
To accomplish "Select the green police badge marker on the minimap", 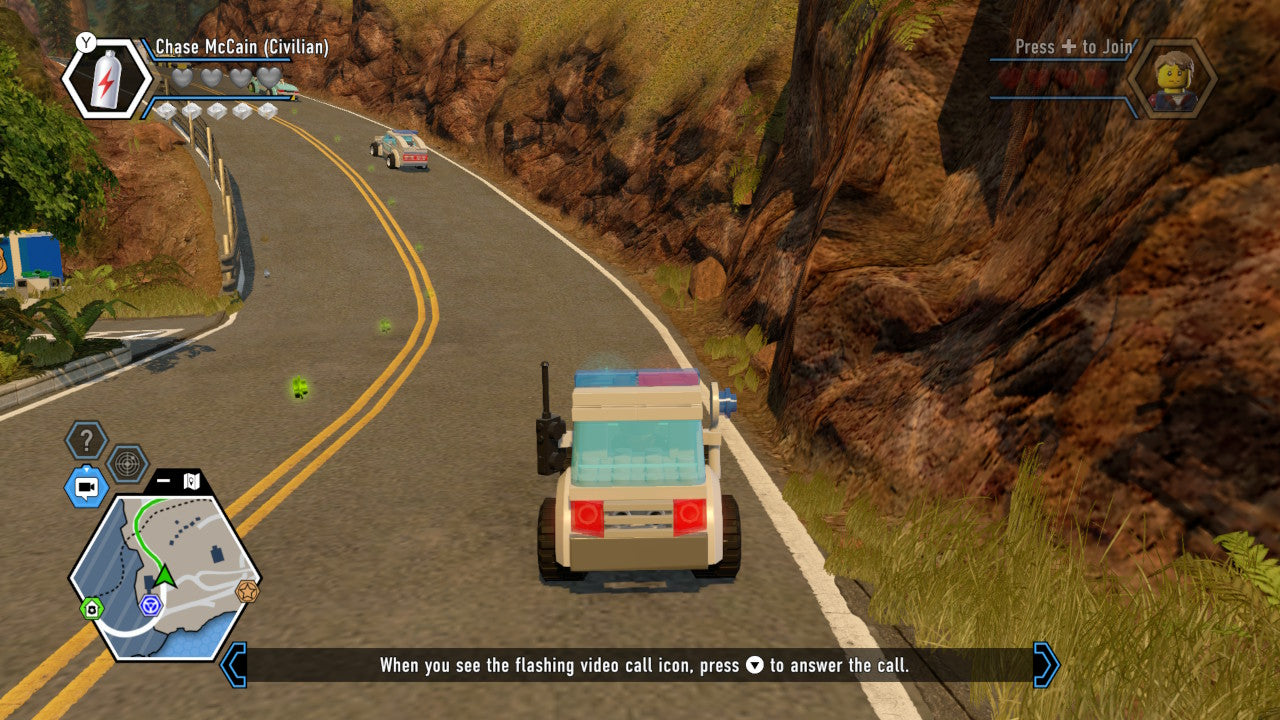I will click(x=93, y=608).
